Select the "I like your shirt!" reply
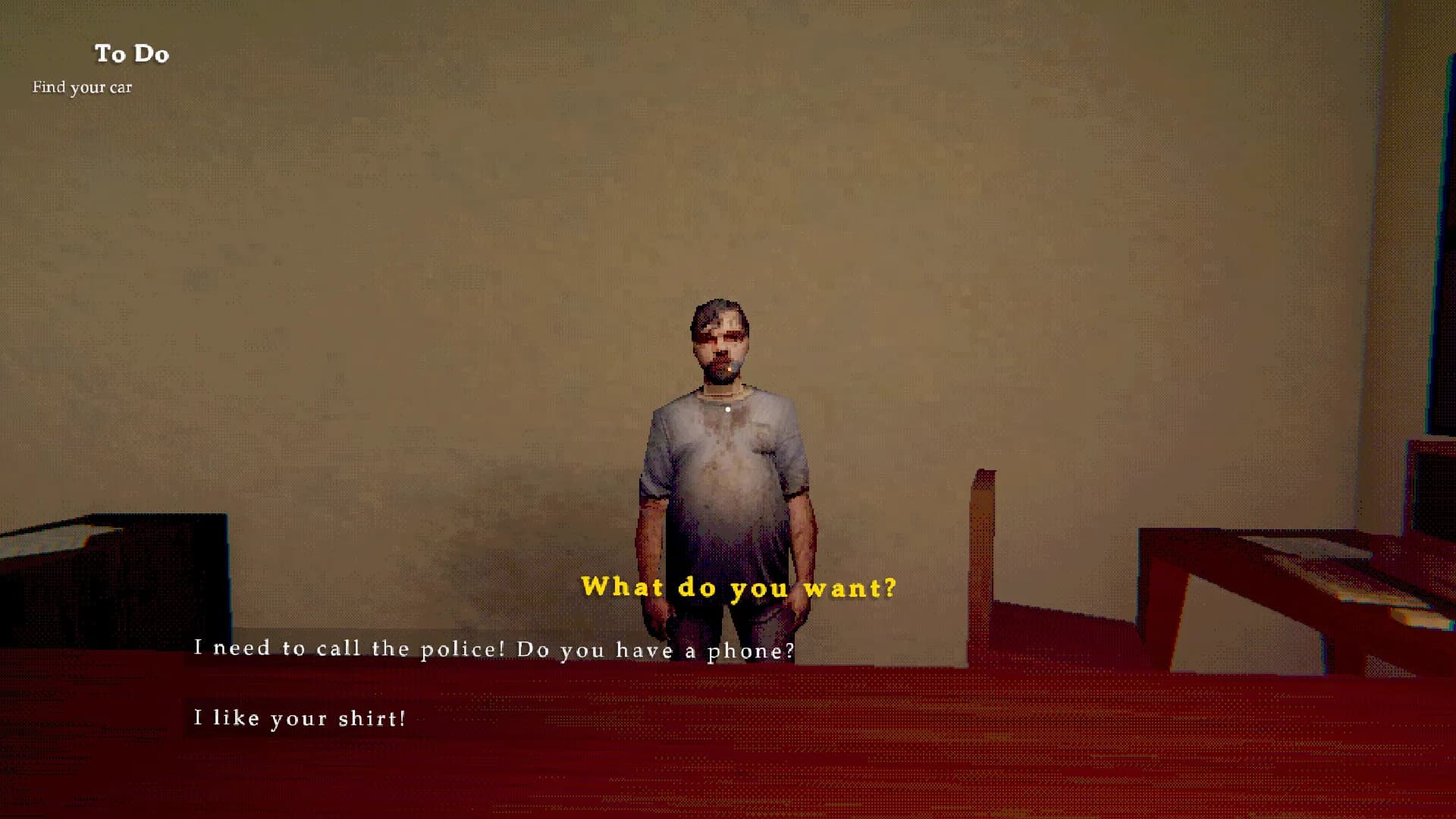1456x819 pixels. (300, 717)
